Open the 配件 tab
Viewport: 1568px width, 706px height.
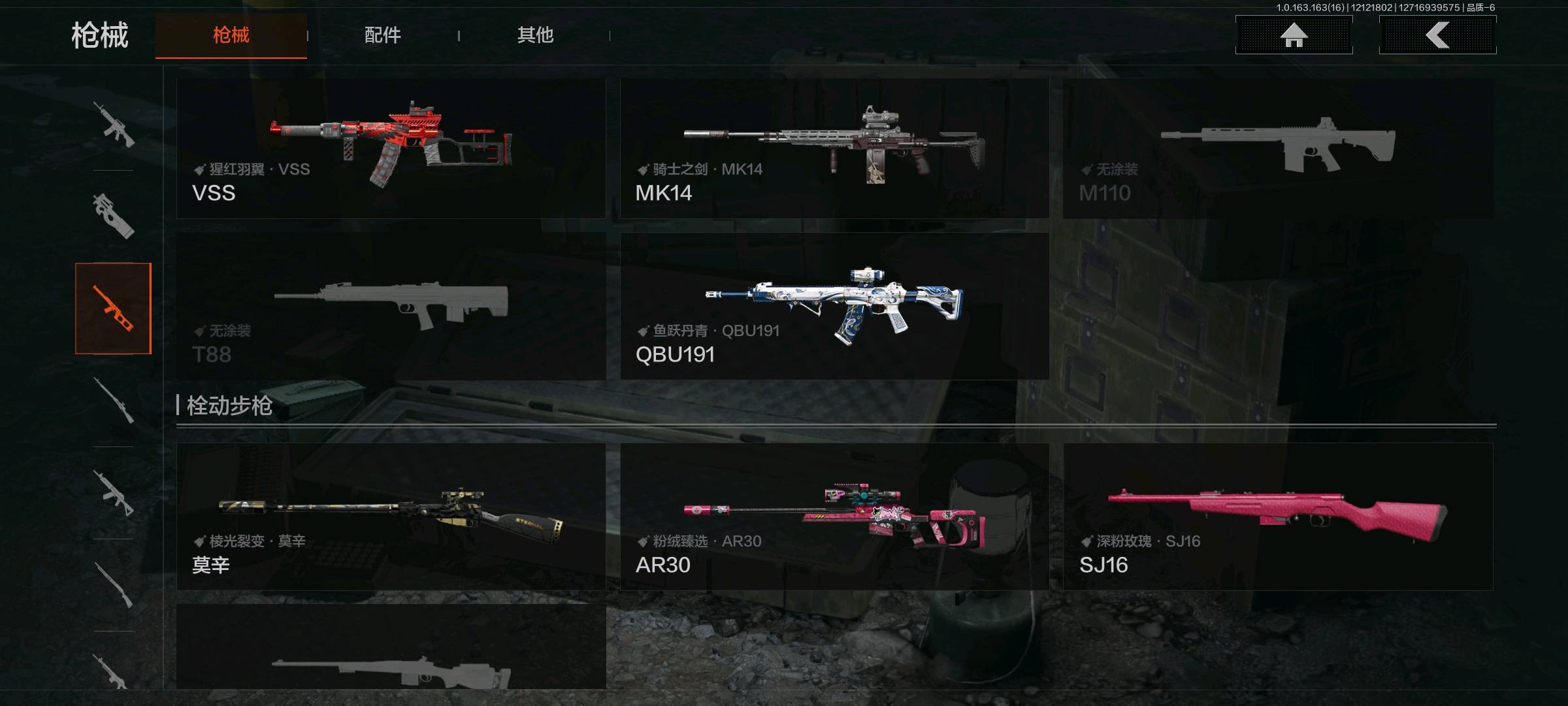382,35
